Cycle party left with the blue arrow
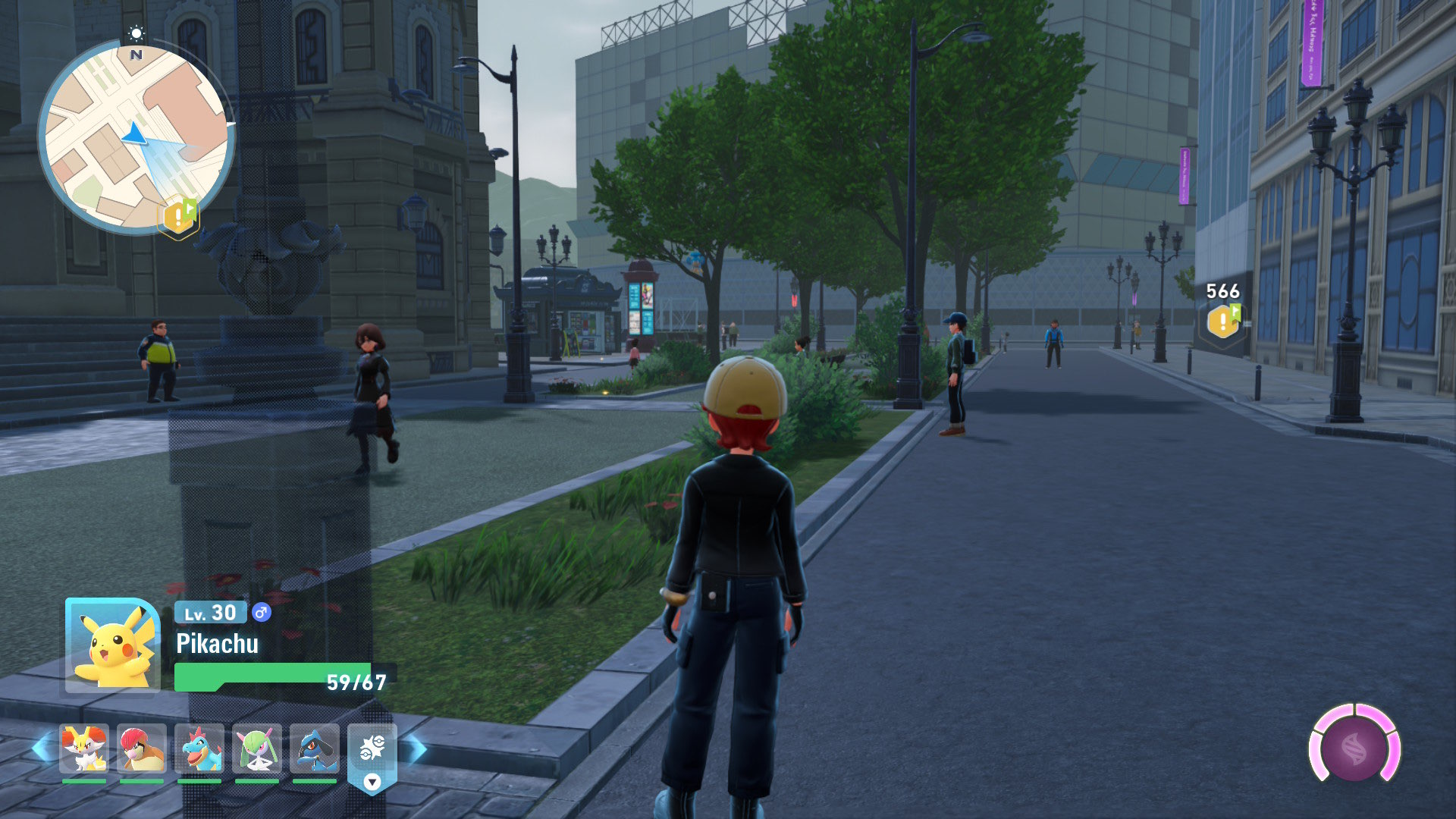Viewport: 1456px width, 819px height. coord(41,749)
